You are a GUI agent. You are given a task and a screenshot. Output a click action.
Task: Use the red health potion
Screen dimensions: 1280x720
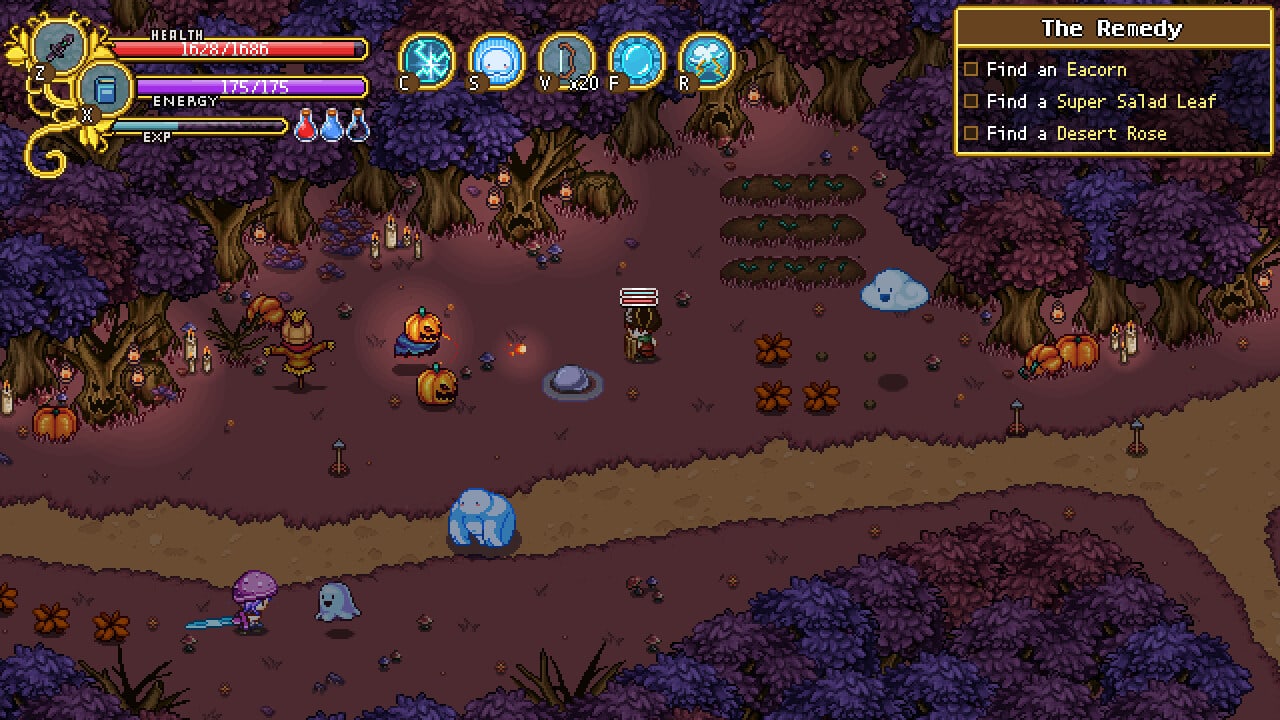[306, 127]
